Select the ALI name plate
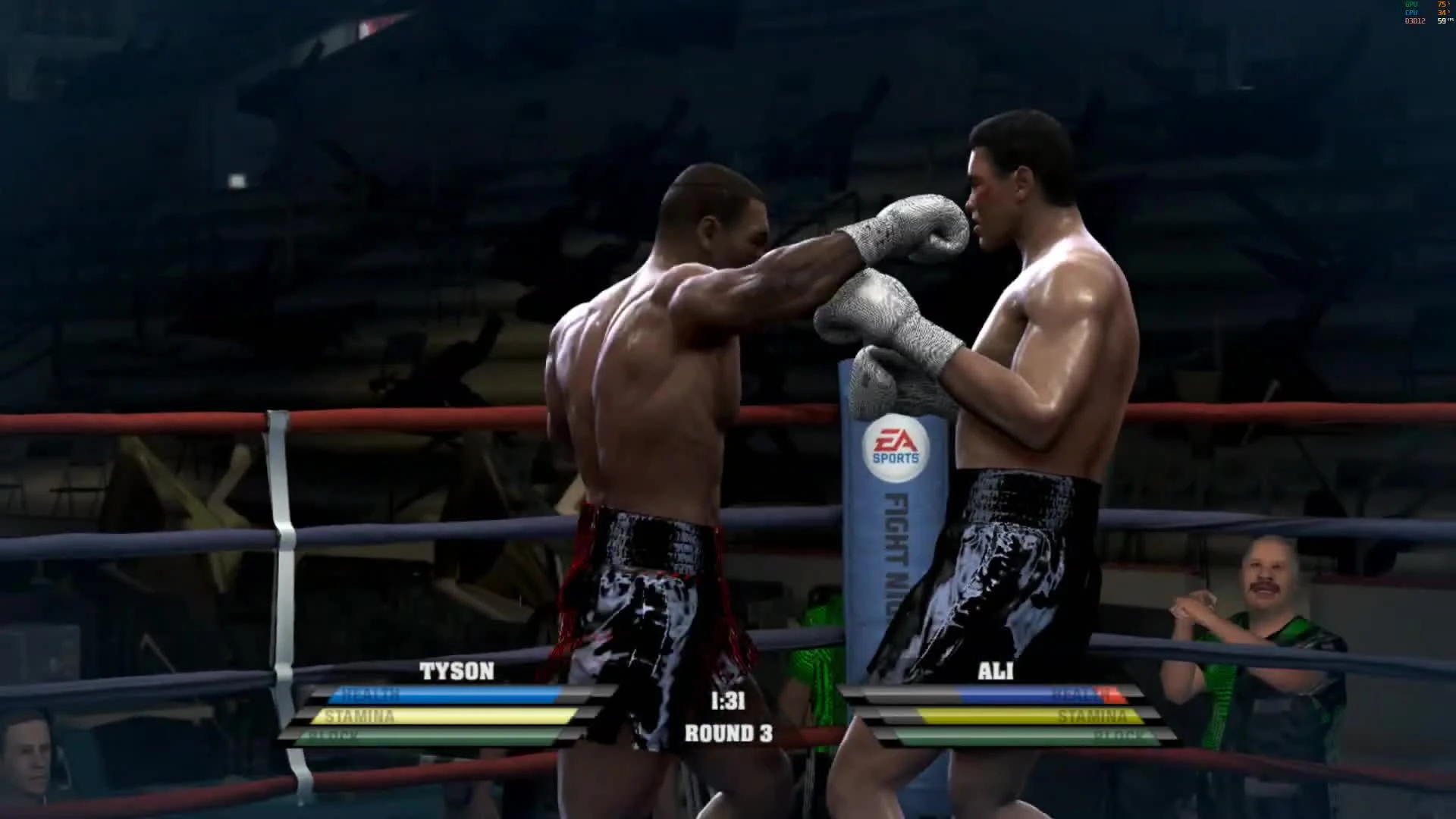1456x819 pixels. click(995, 672)
